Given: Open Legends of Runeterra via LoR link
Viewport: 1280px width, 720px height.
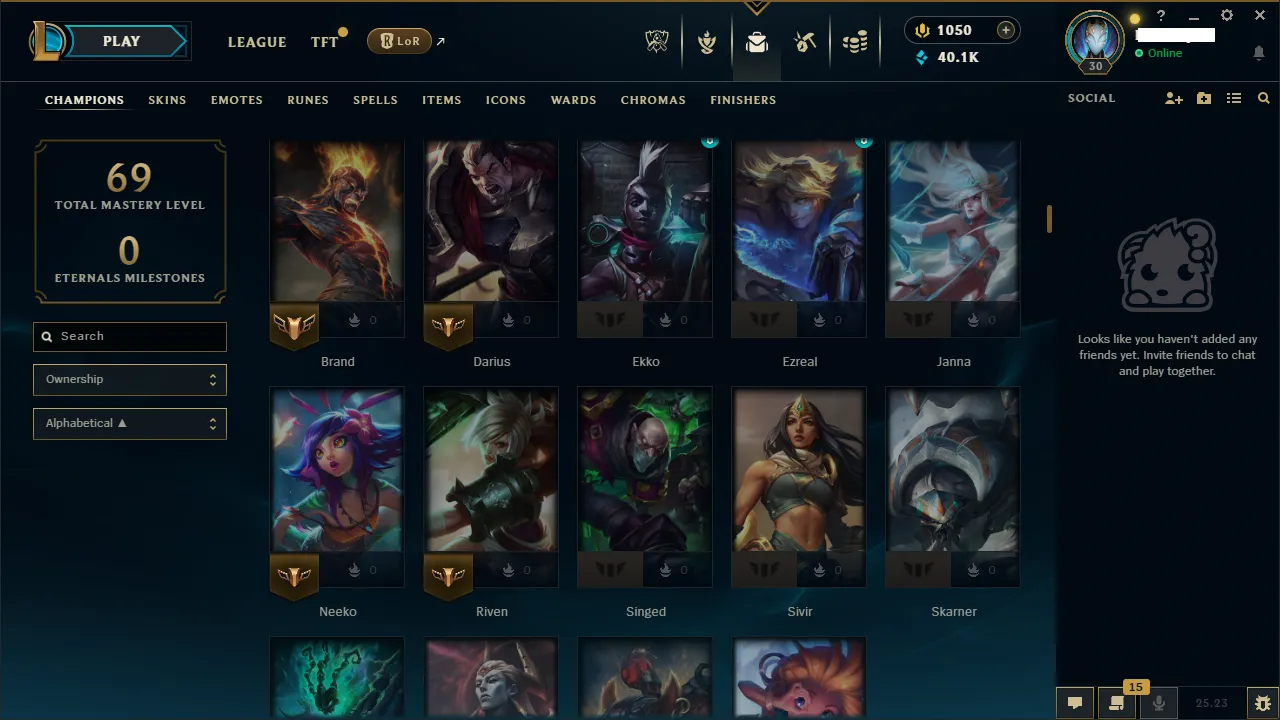Looking at the screenshot, I should click(399, 41).
